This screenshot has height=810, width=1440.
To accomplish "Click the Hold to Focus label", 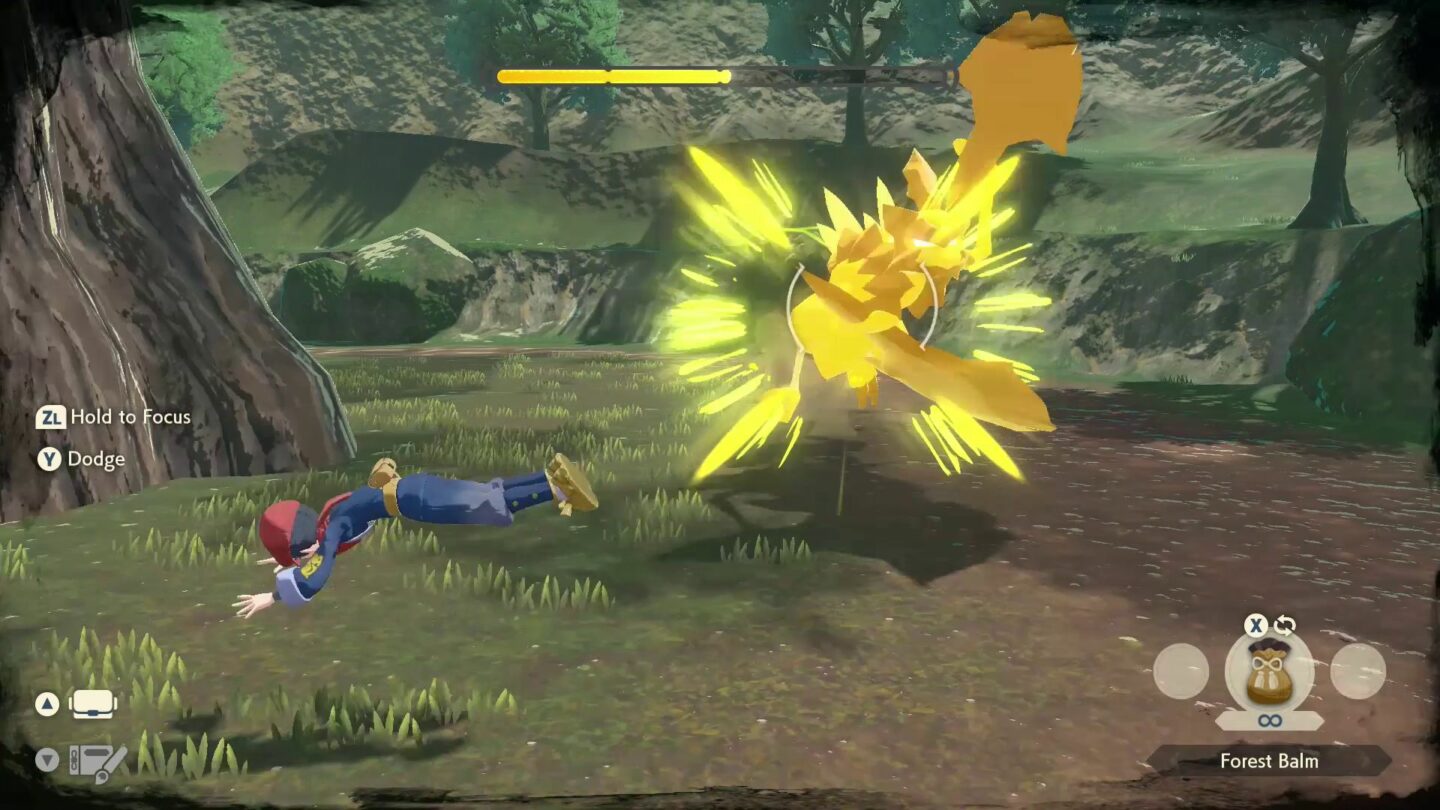I will pos(130,418).
